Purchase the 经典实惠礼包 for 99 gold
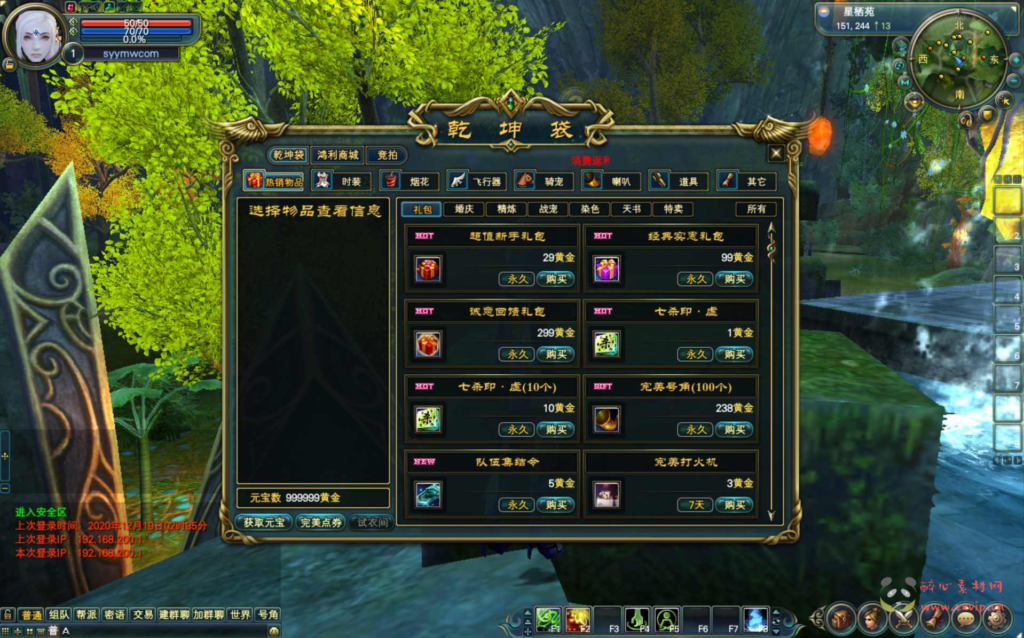This screenshot has height=638, width=1024. 734,279
